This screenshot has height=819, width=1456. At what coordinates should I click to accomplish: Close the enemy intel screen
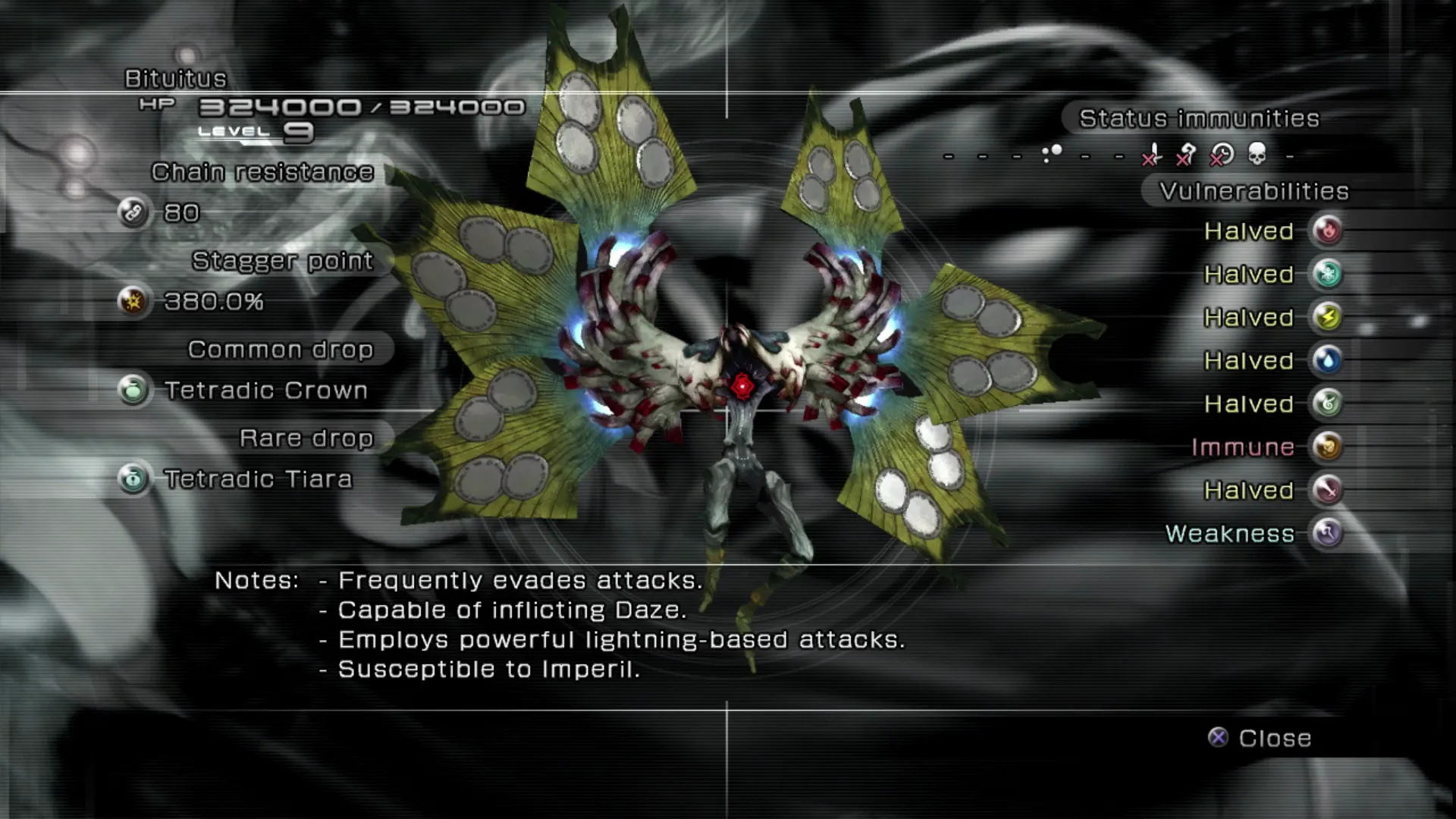[1260, 738]
